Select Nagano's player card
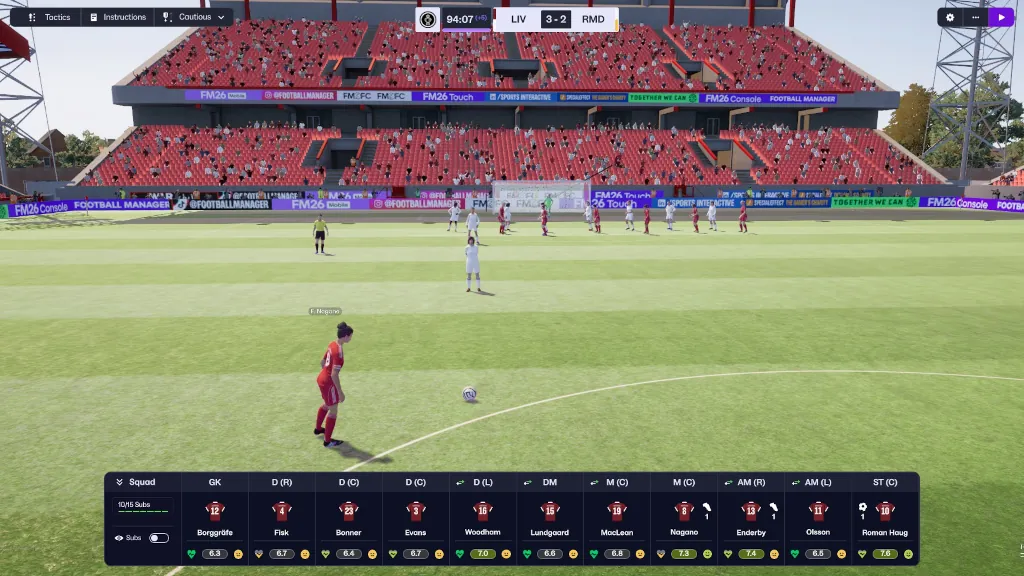Image resolution: width=1024 pixels, height=576 pixels. pos(684,520)
